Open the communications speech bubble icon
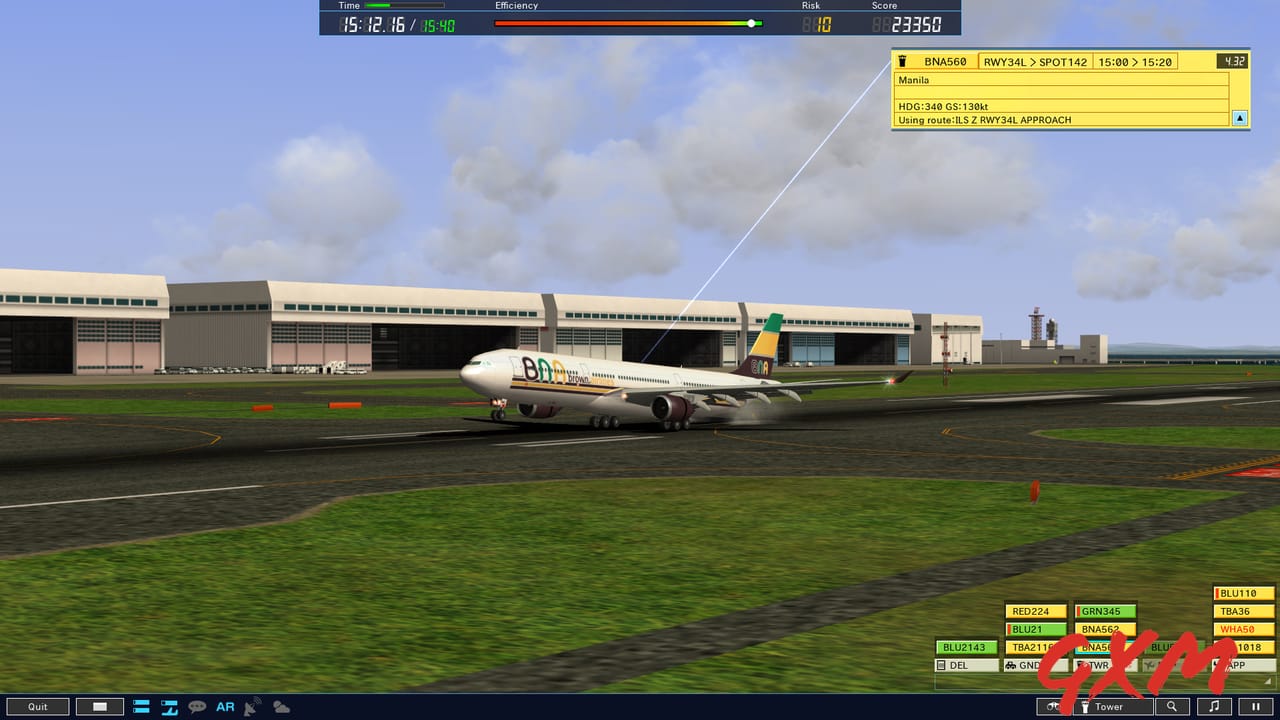 (196, 707)
